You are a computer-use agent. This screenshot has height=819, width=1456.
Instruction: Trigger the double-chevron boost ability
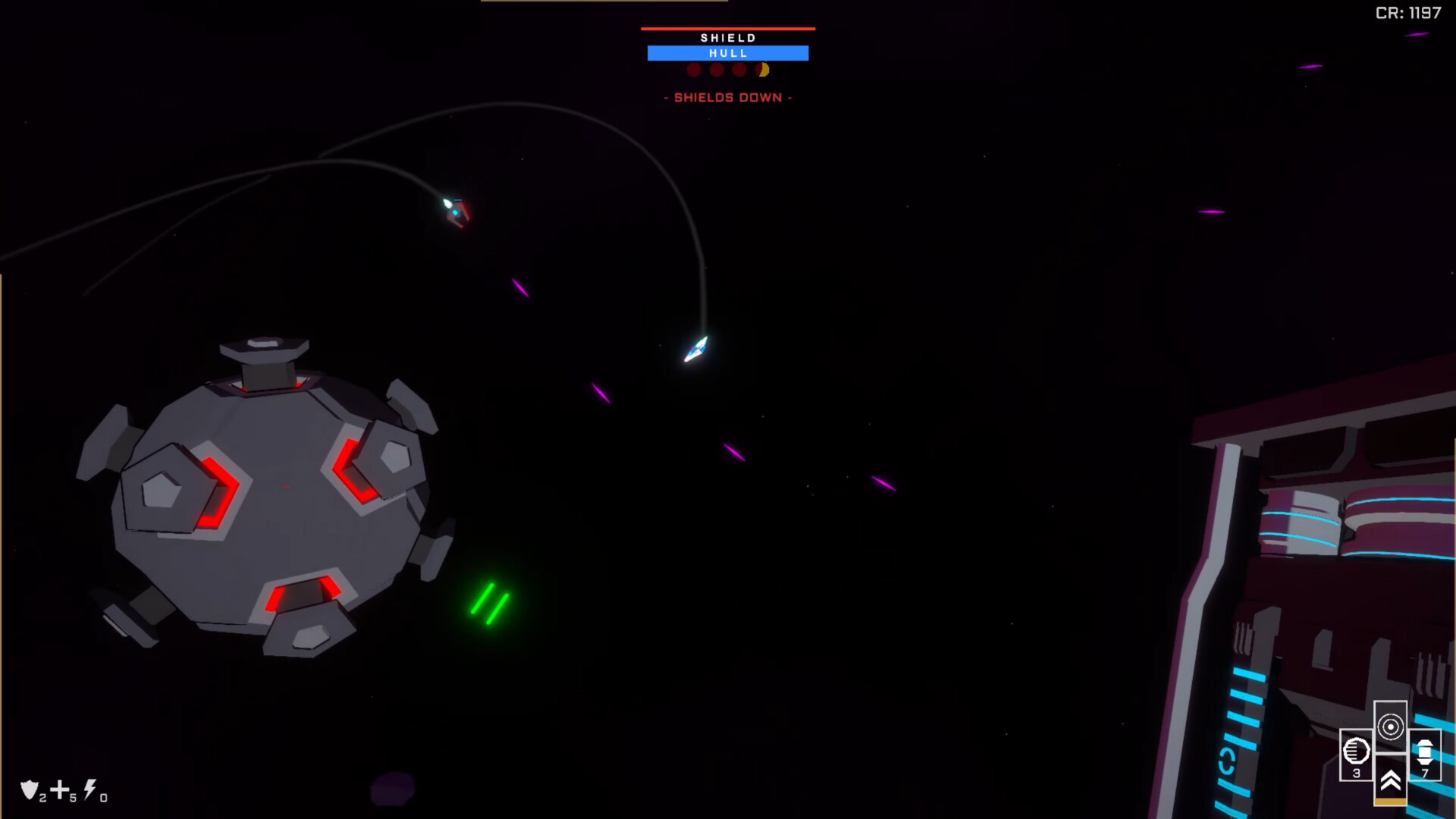pyautogui.click(x=1390, y=780)
